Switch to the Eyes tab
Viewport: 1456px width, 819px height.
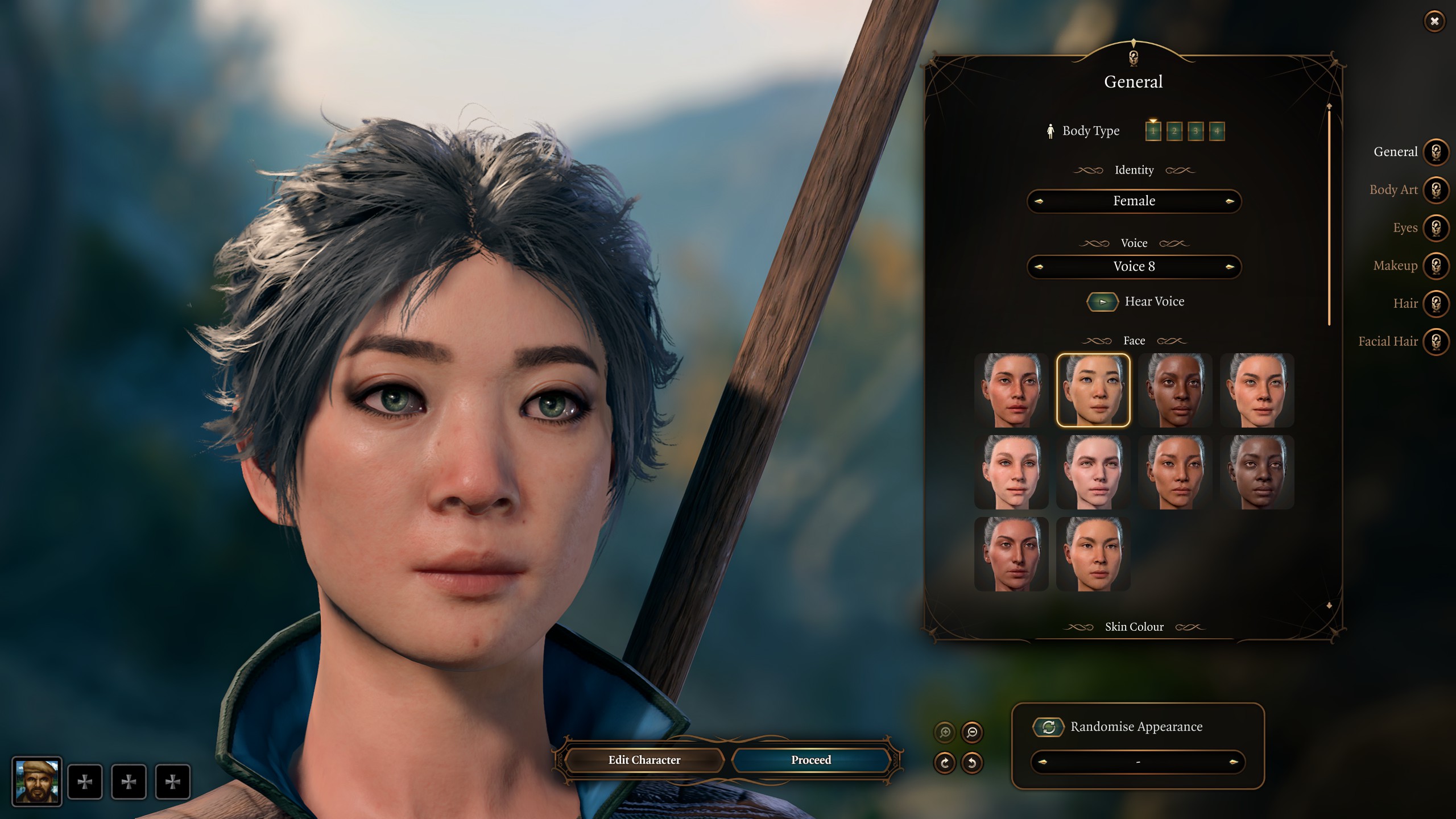tap(1436, 228)
